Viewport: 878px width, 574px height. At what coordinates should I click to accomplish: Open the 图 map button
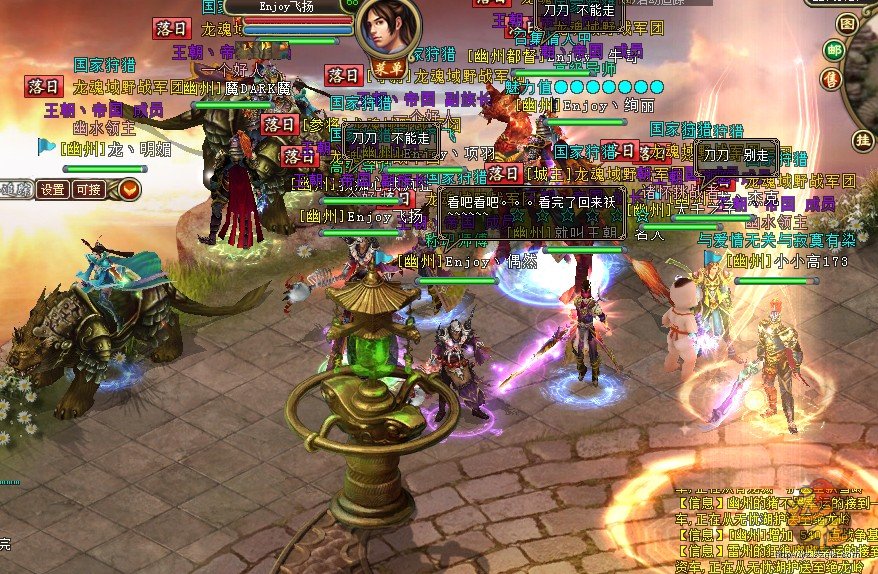coord(848,24)
